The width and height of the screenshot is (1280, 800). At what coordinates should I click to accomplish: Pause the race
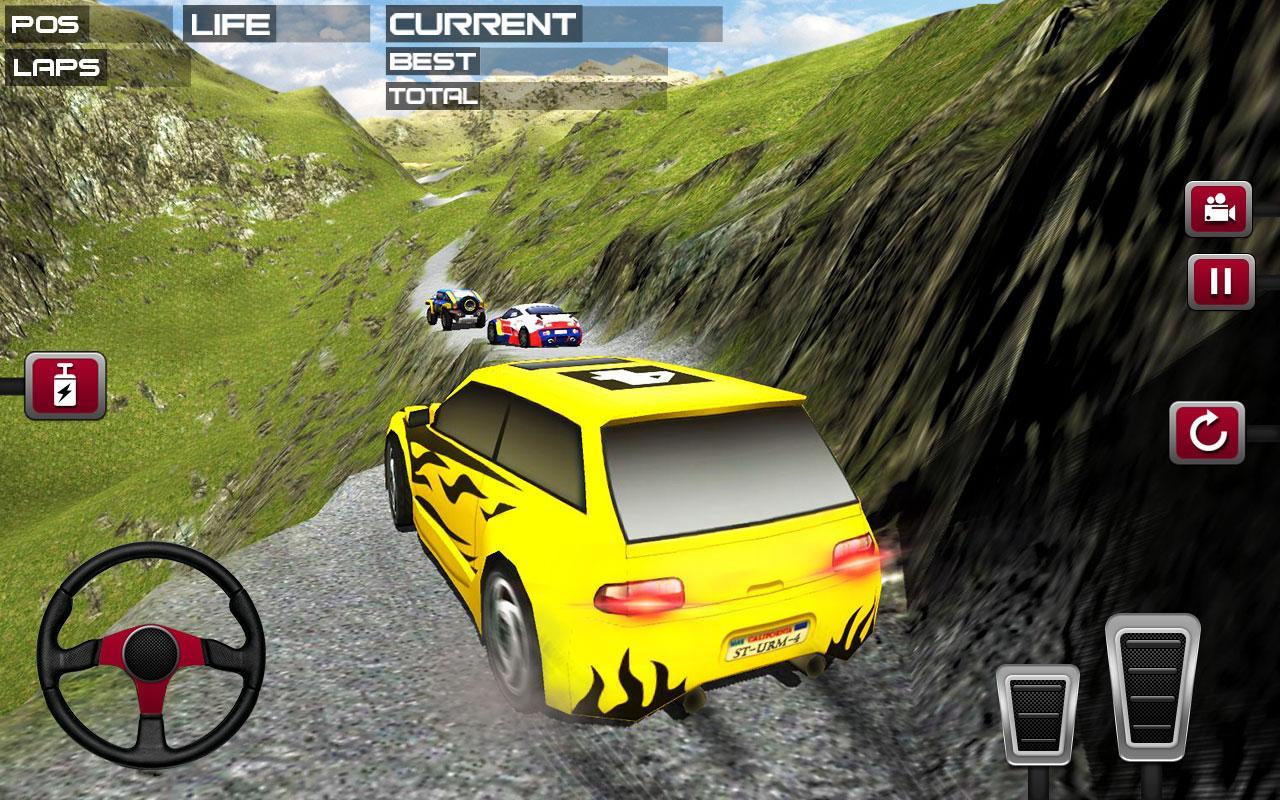pyautogui.click(x=1220, y=282)
